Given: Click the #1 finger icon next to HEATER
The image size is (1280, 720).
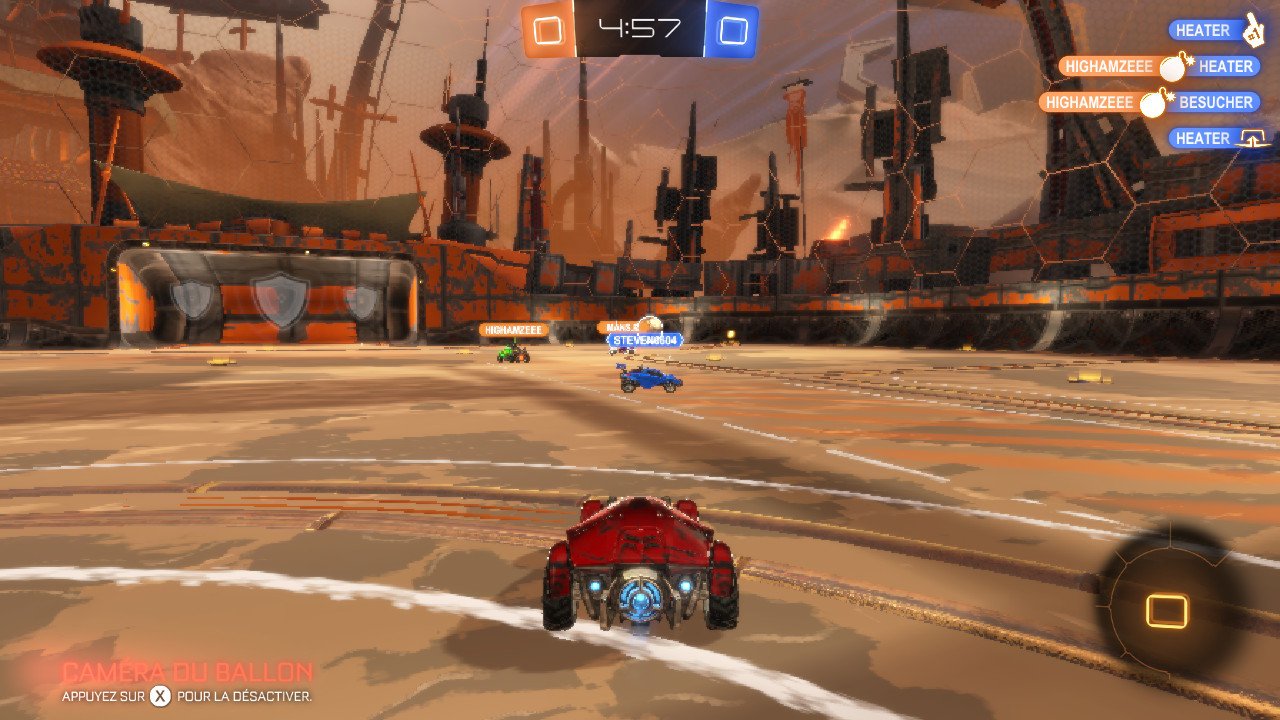Looking at the screenshot, I should pyautogui.click(x=1254, y=30).
